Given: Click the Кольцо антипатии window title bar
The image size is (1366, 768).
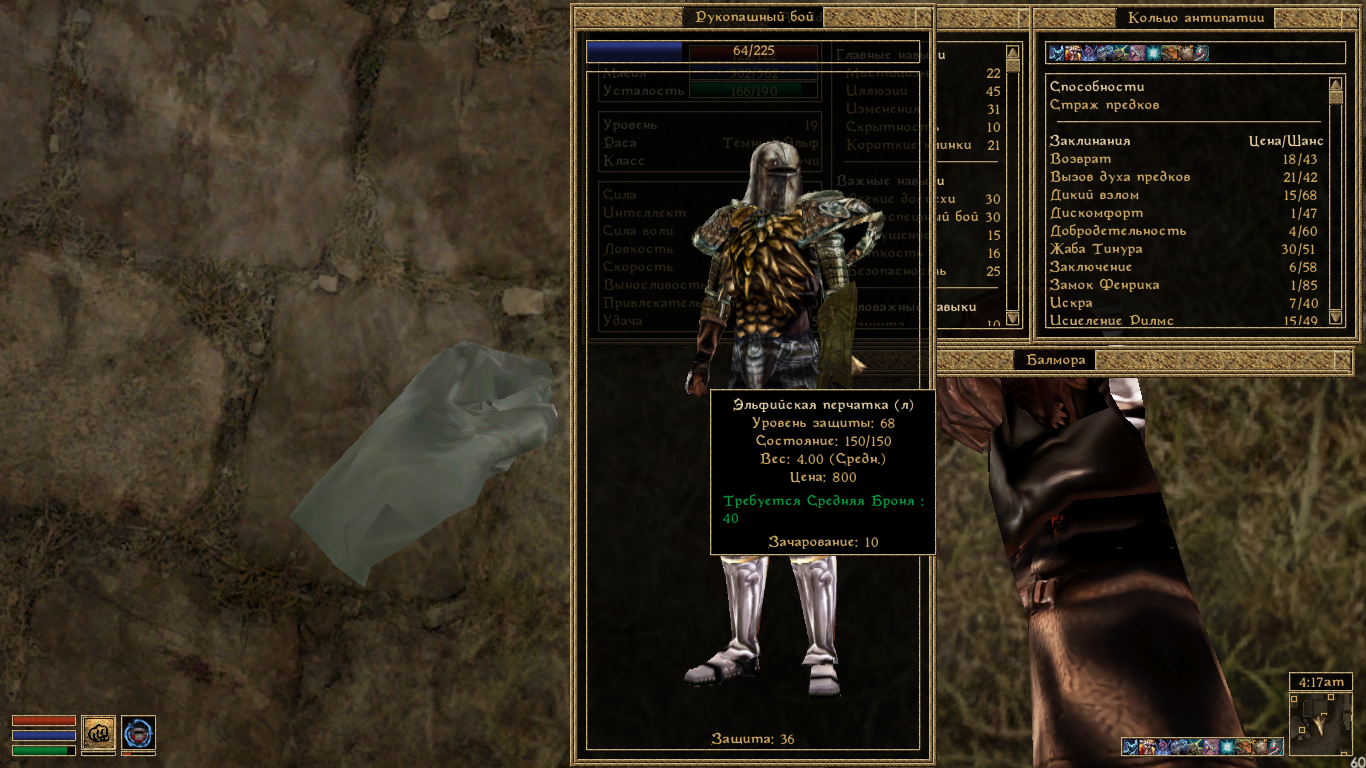Looking at the screenshot, I should (x=1195, y=17).
